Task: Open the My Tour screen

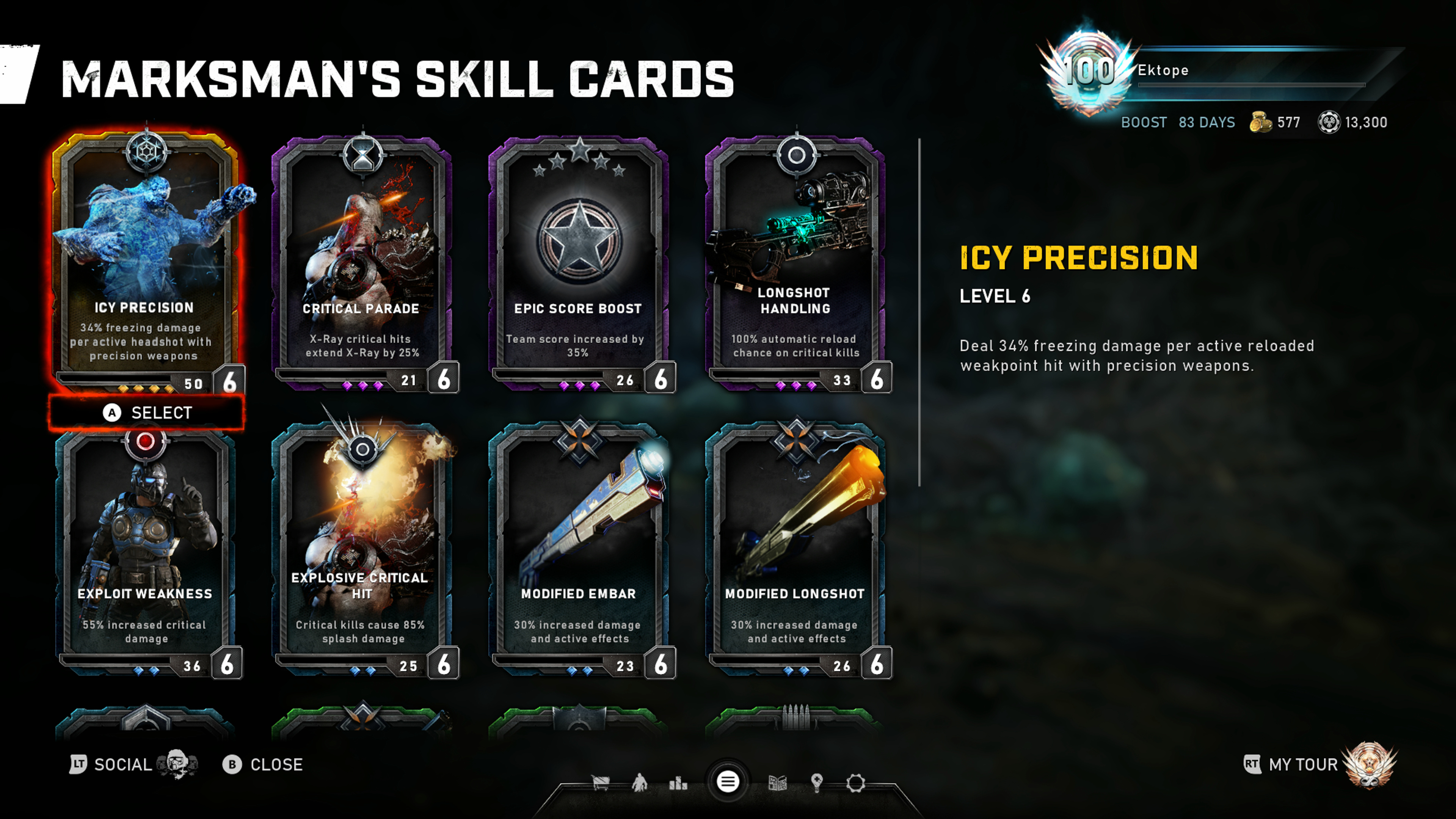Action: click(x=1303, y=765)
